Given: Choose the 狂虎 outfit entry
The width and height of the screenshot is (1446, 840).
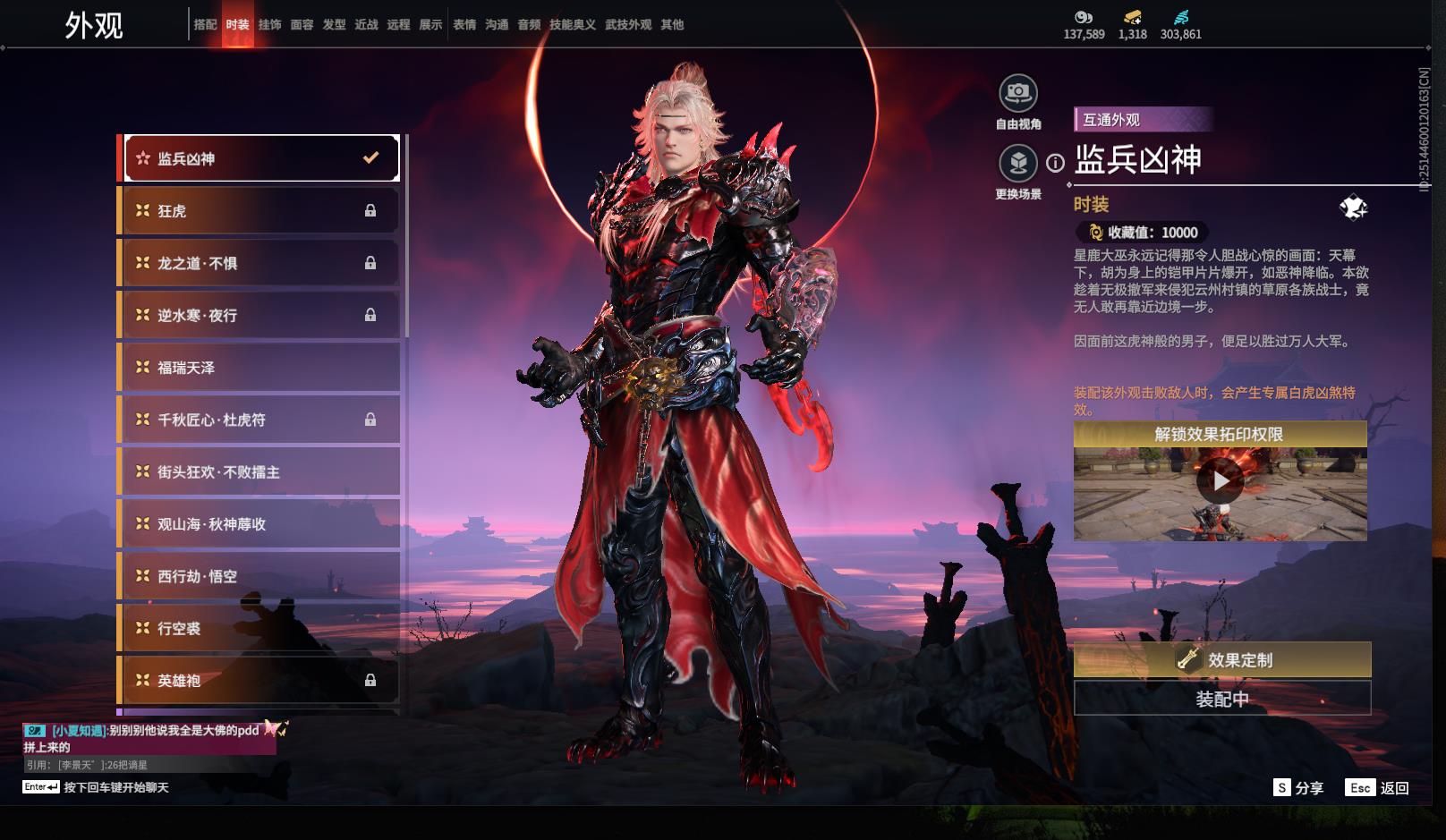Looking at the screenshot, I should coord(259,211).
